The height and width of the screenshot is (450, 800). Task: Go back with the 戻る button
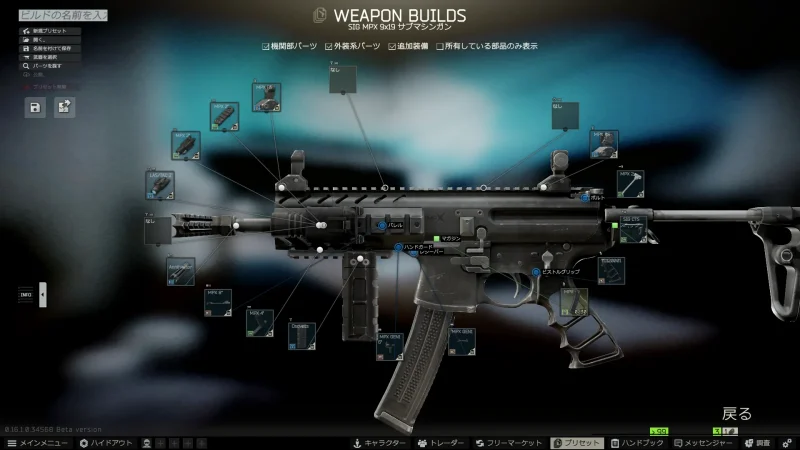coord(736,413)
